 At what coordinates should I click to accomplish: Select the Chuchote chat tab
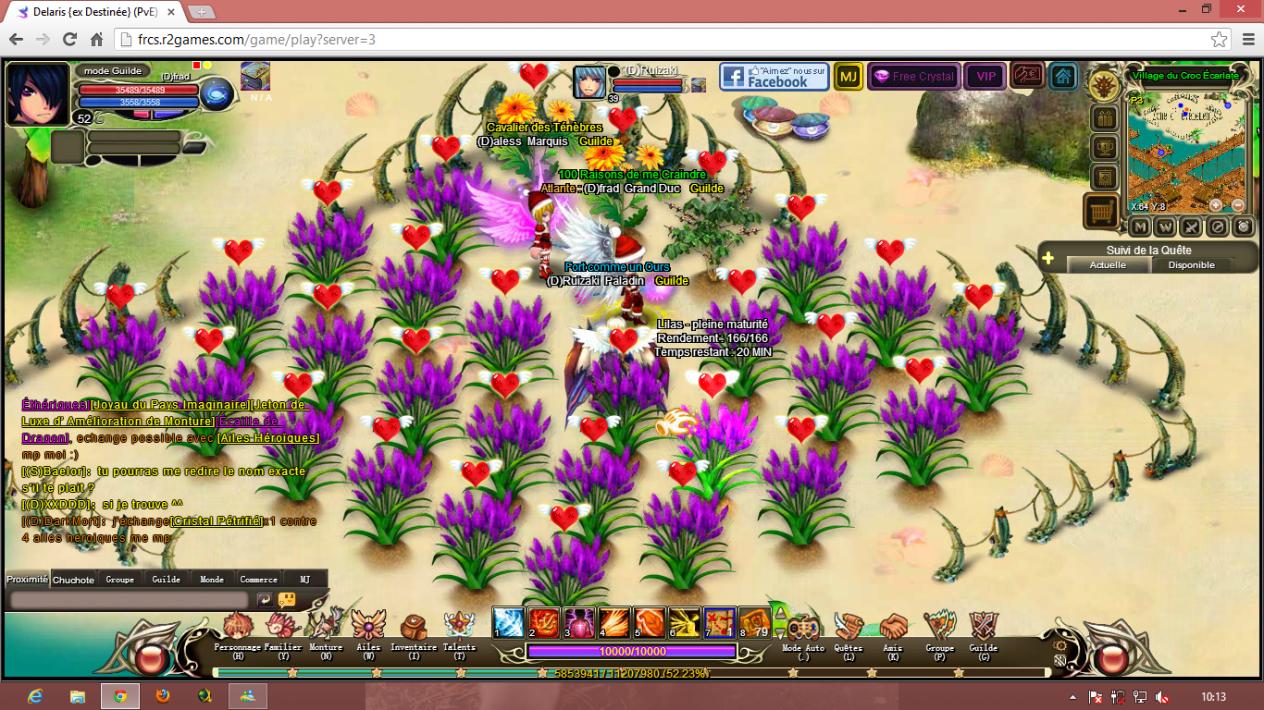(73, 579)
